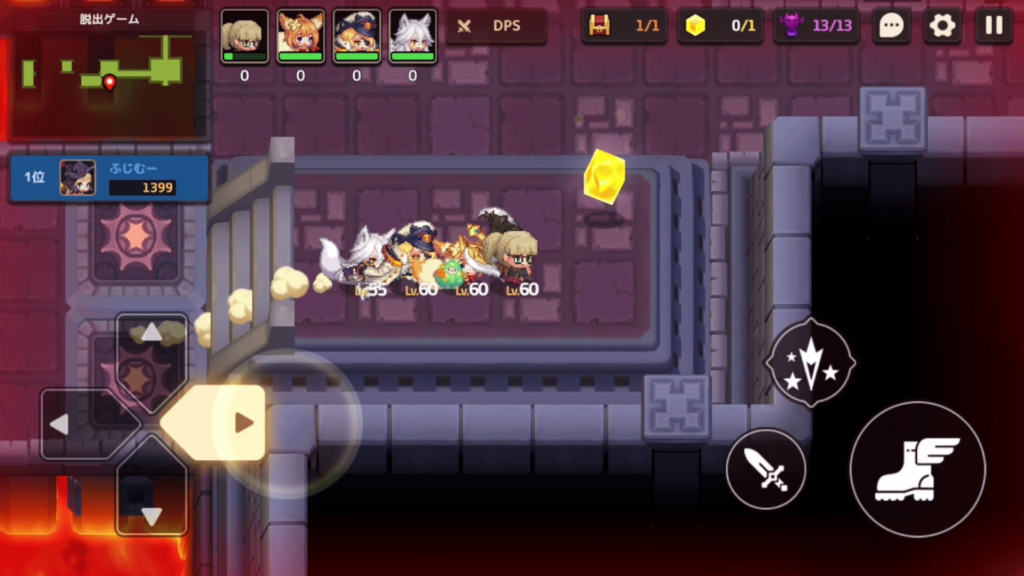The image size is (1024, 576).
Task: Open settings with the gear icon
Action: tap(942, 26)
